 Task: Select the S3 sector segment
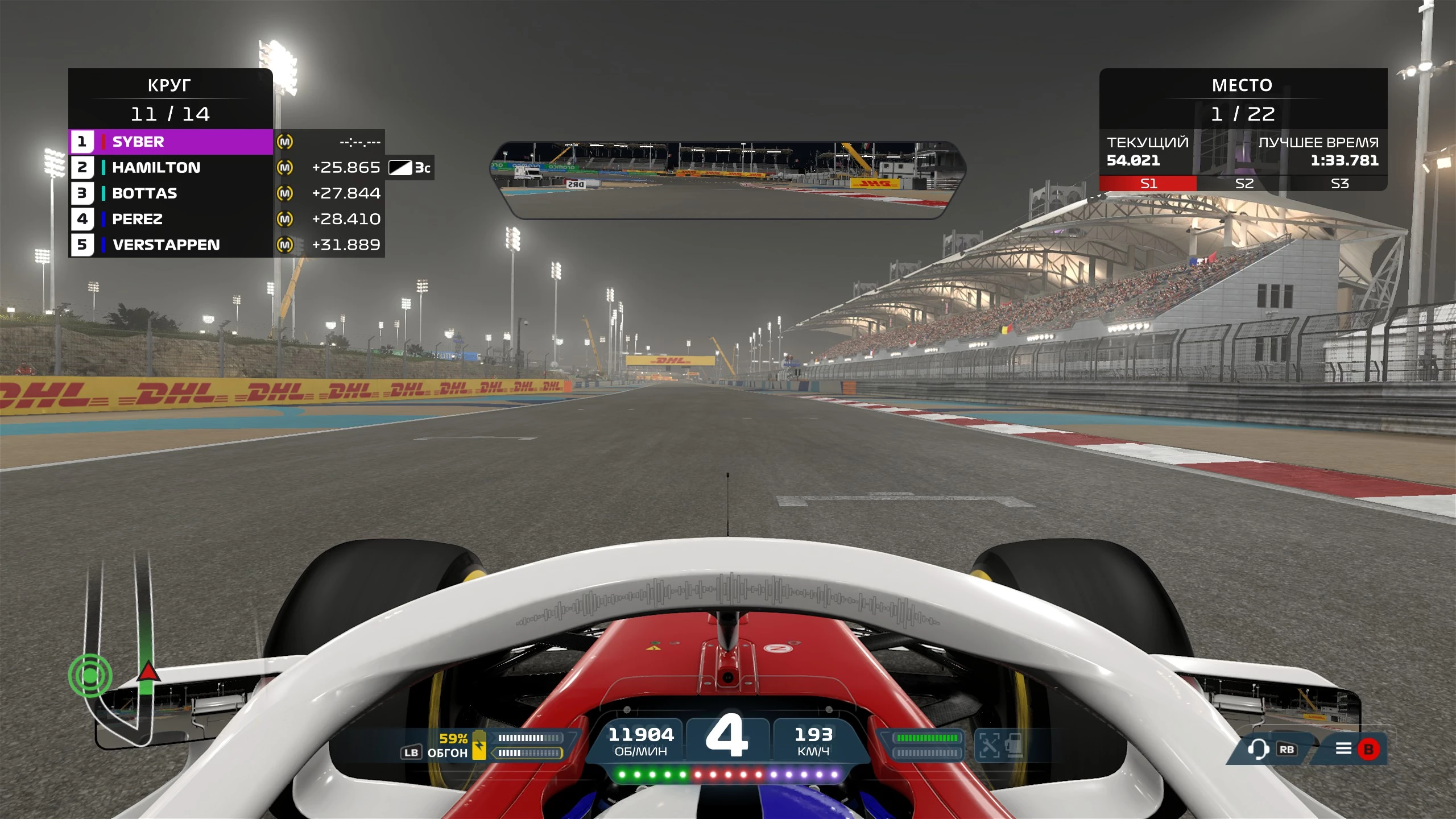pyautogui.click(x=1339, y=184)
